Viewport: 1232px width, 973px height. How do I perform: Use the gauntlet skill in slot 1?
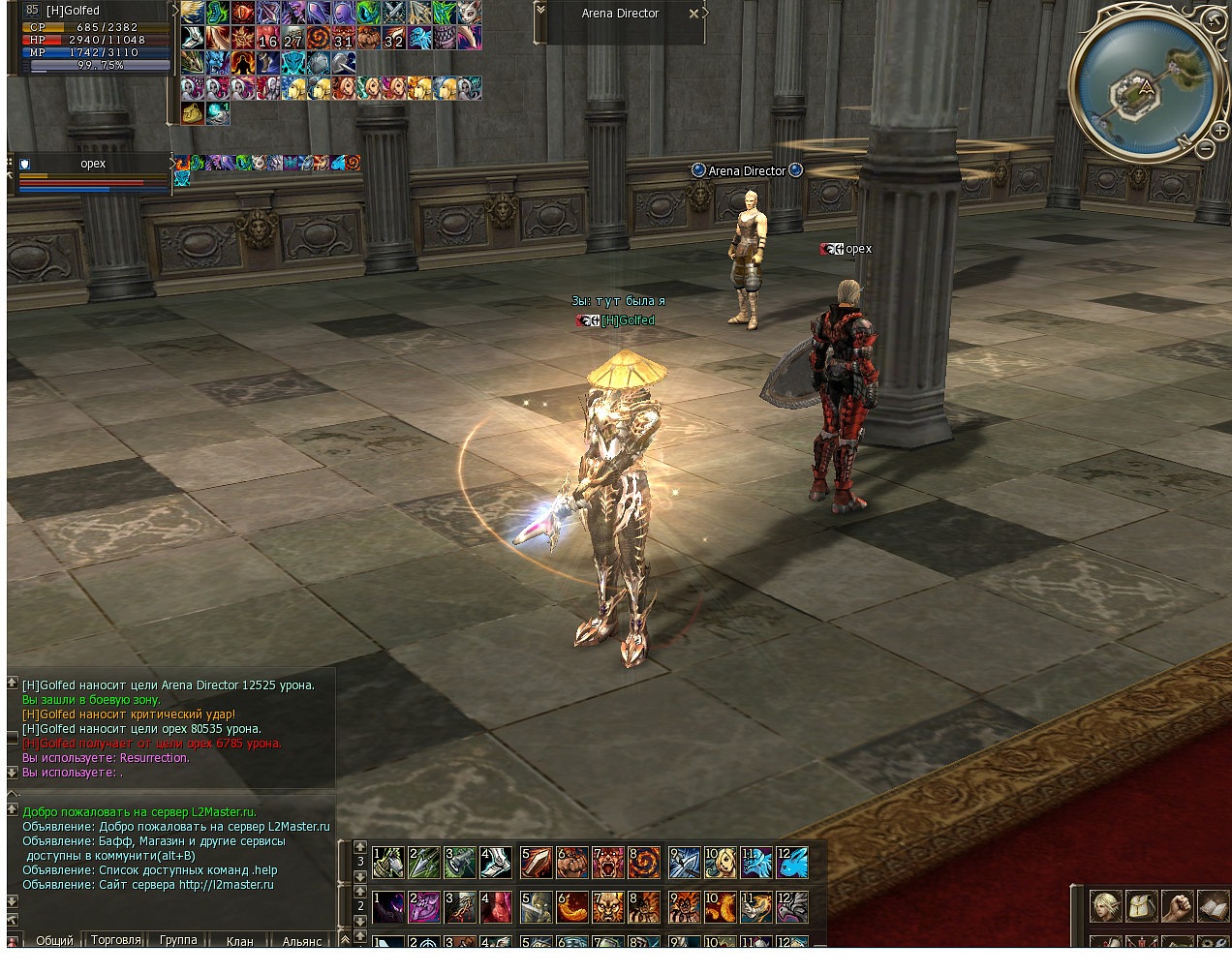tap(388, 863)
